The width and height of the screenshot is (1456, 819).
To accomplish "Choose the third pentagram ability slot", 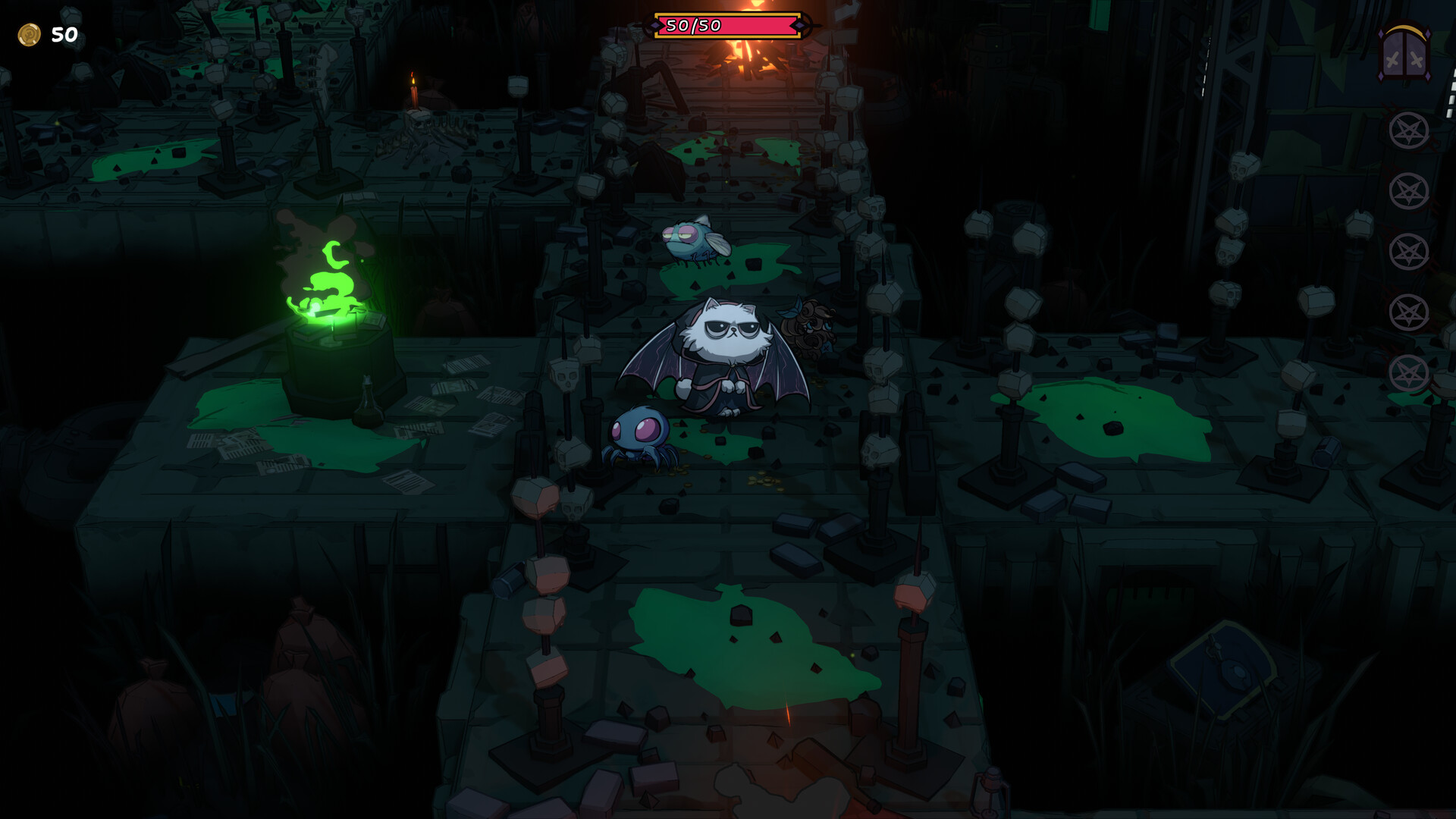I will [x=1410, y=249].
